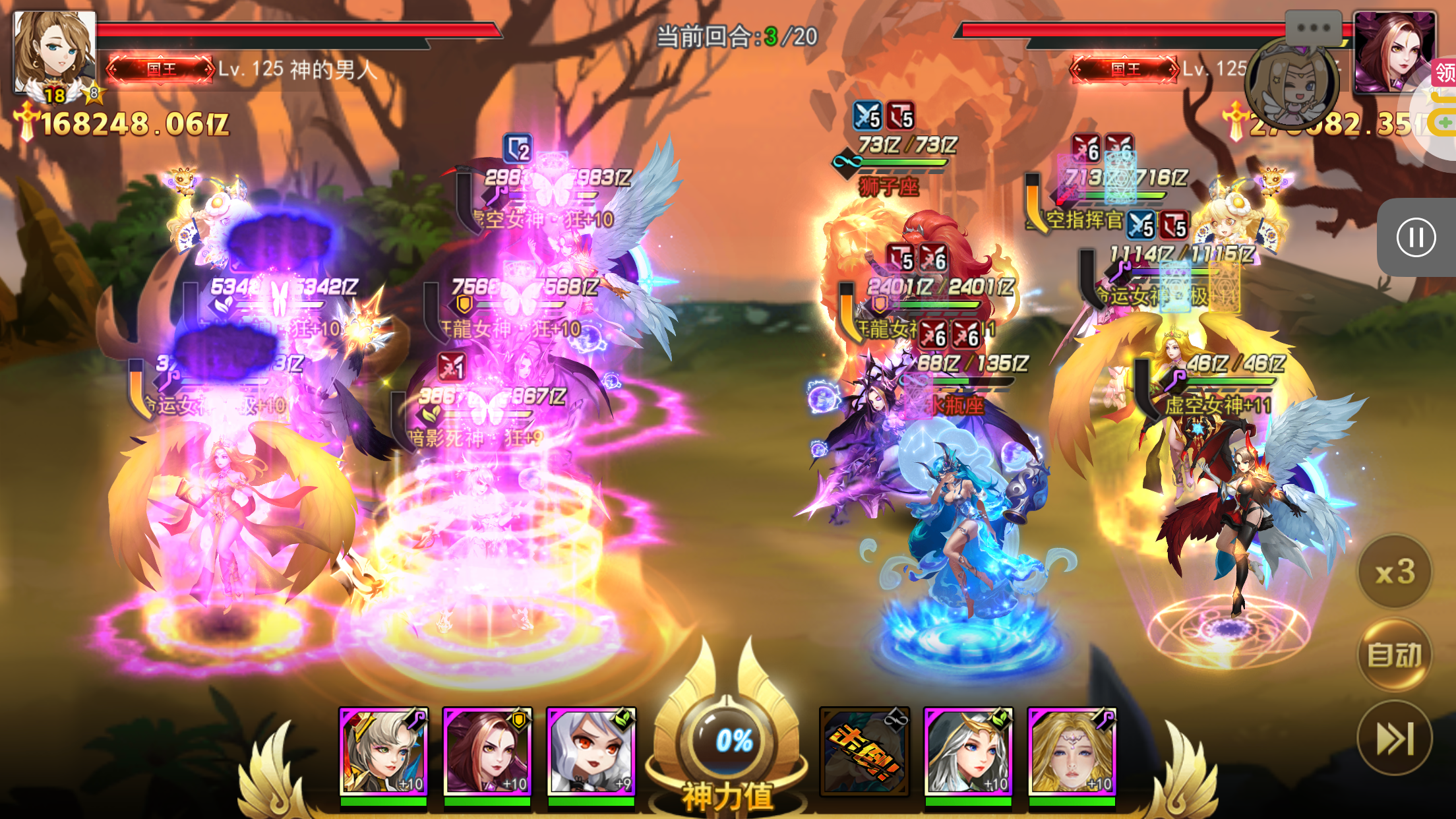
Task: Skip the battle with fast-forward button
Action: click(1395, 738)
